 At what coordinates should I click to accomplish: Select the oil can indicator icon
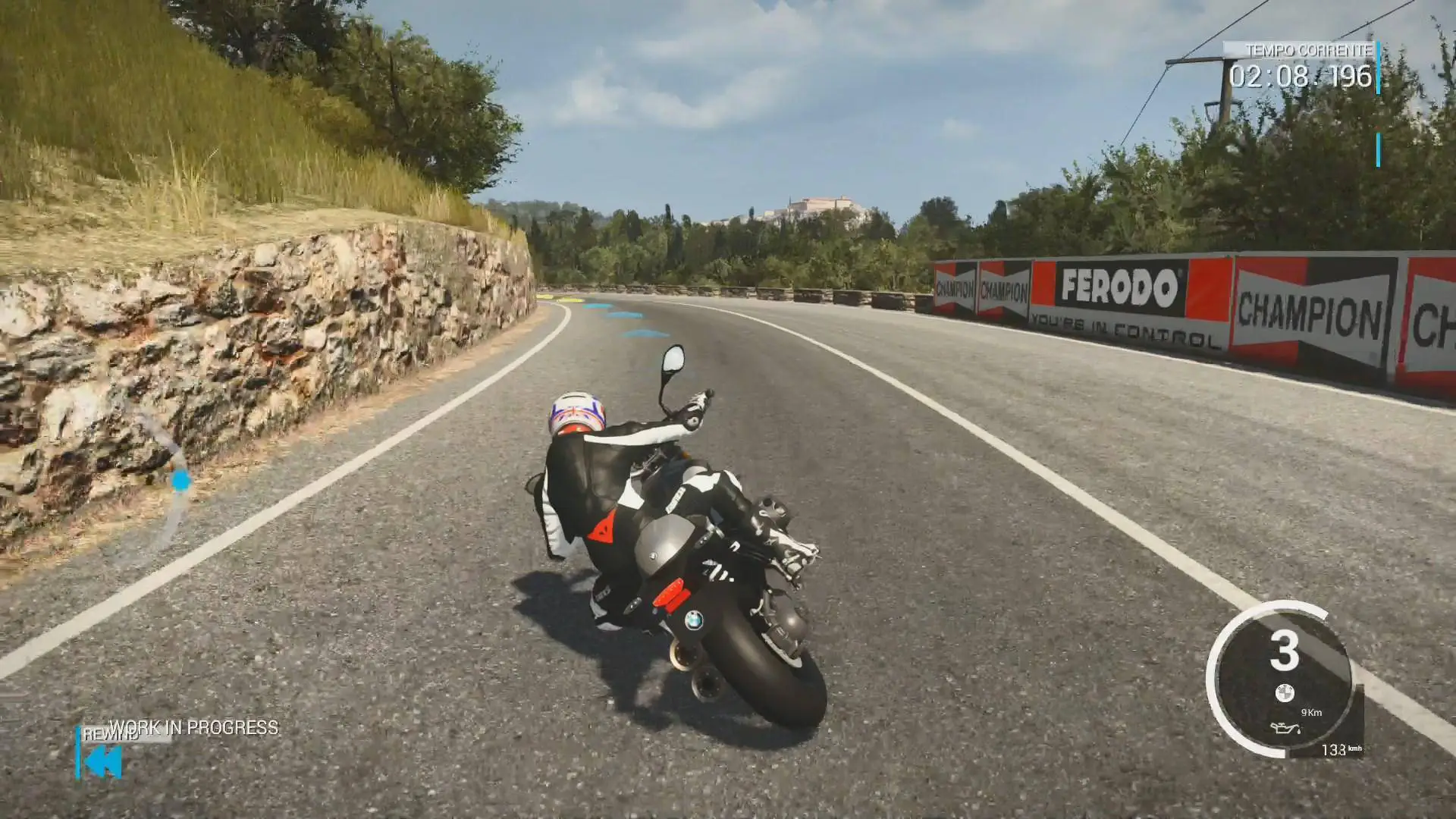pyautogui.click(x=1285, y=730)
